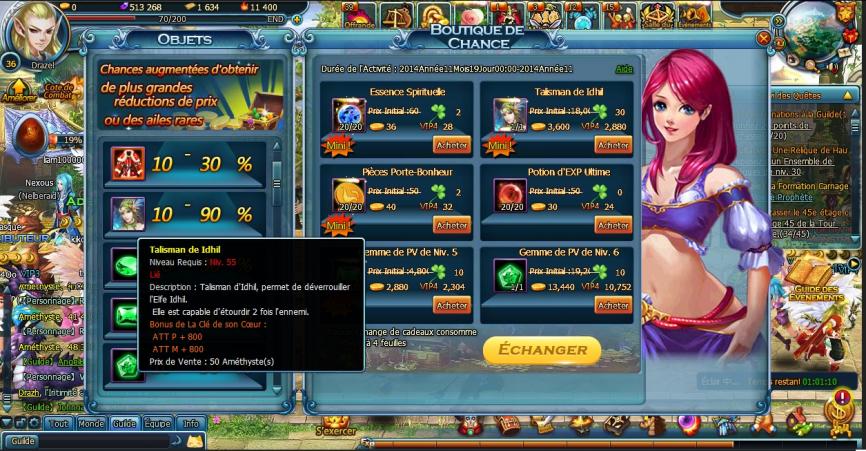Buy the Gemme de PV de Niv. 6
Image resolution: width=866 pixels, height=451 pixels.
tap(613, 305)
